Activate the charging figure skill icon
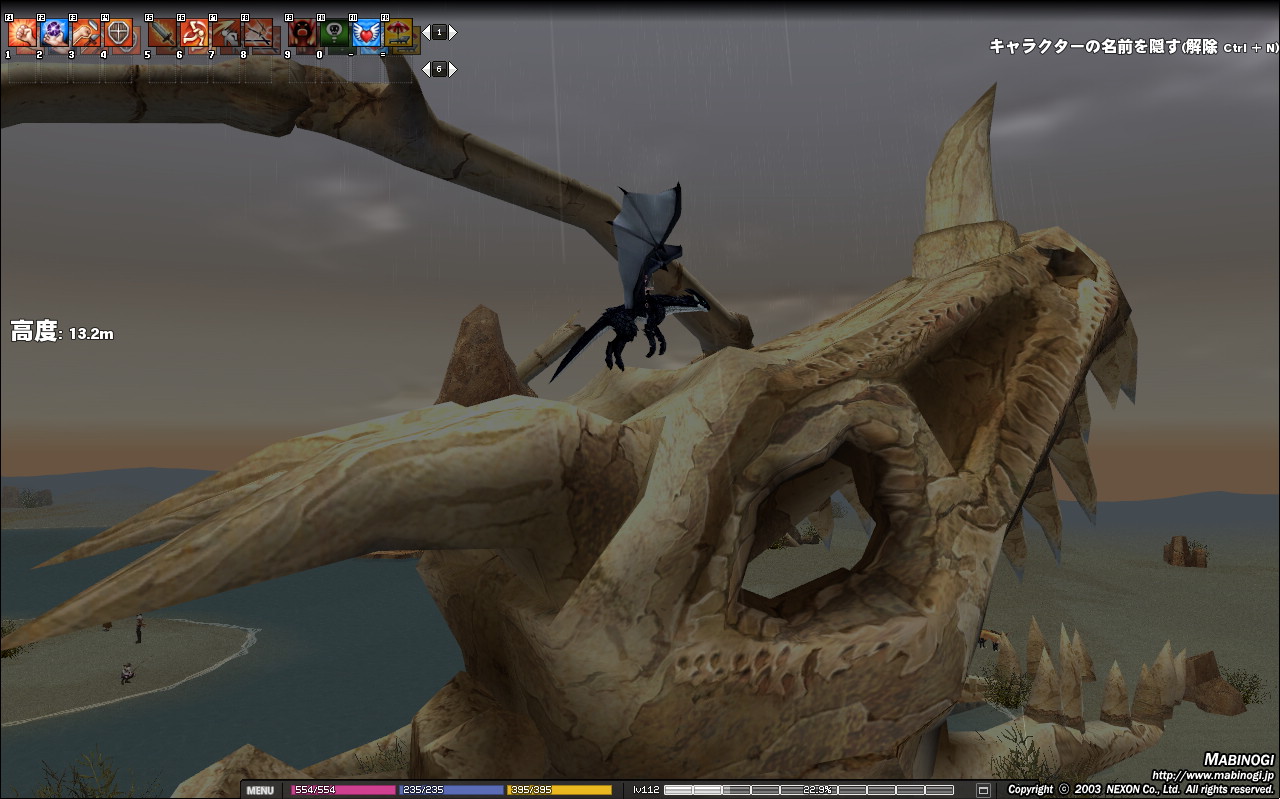1280x799 pixels. 226,33
